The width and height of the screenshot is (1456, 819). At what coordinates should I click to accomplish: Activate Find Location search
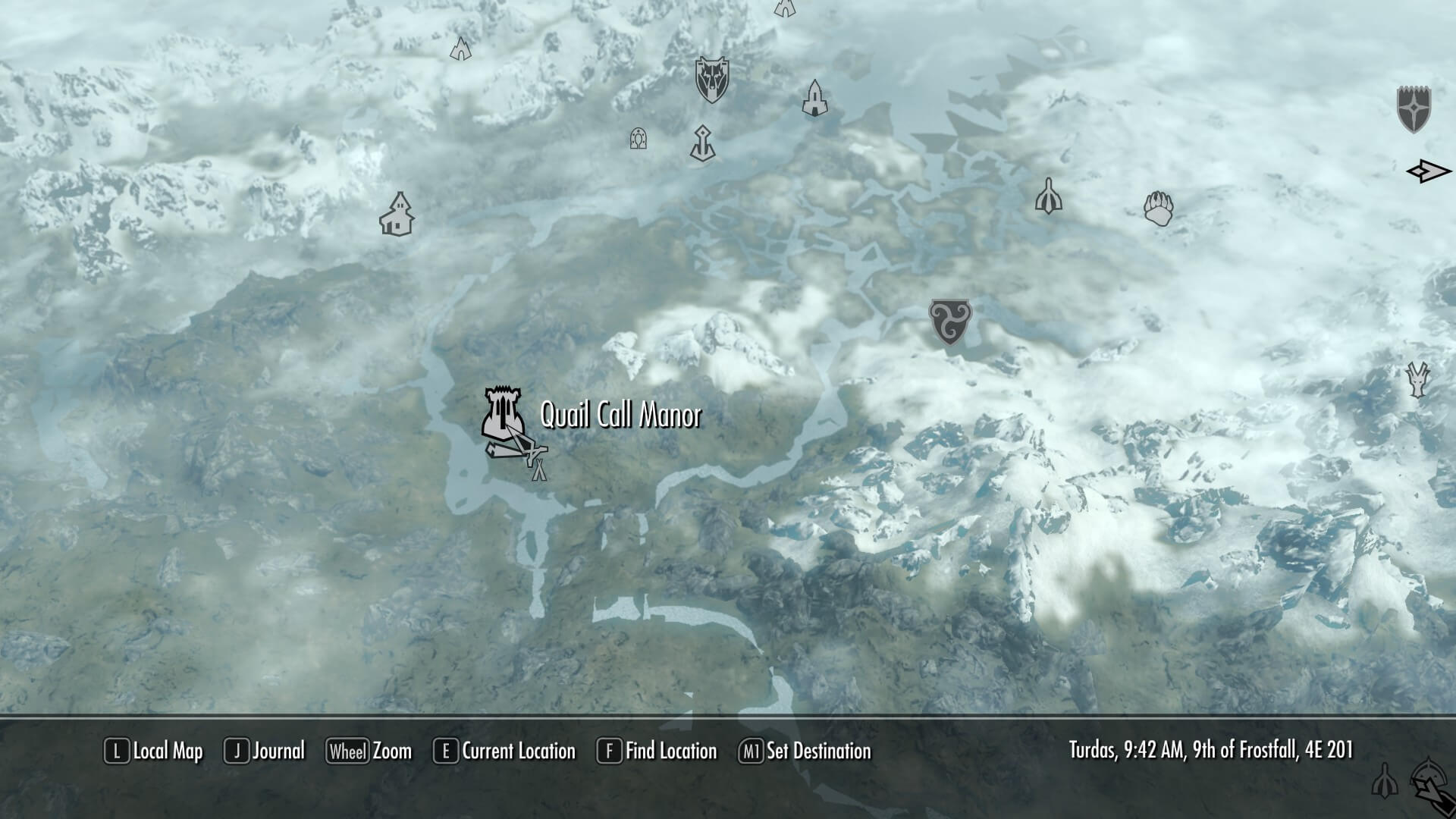[x=657, y=752]
